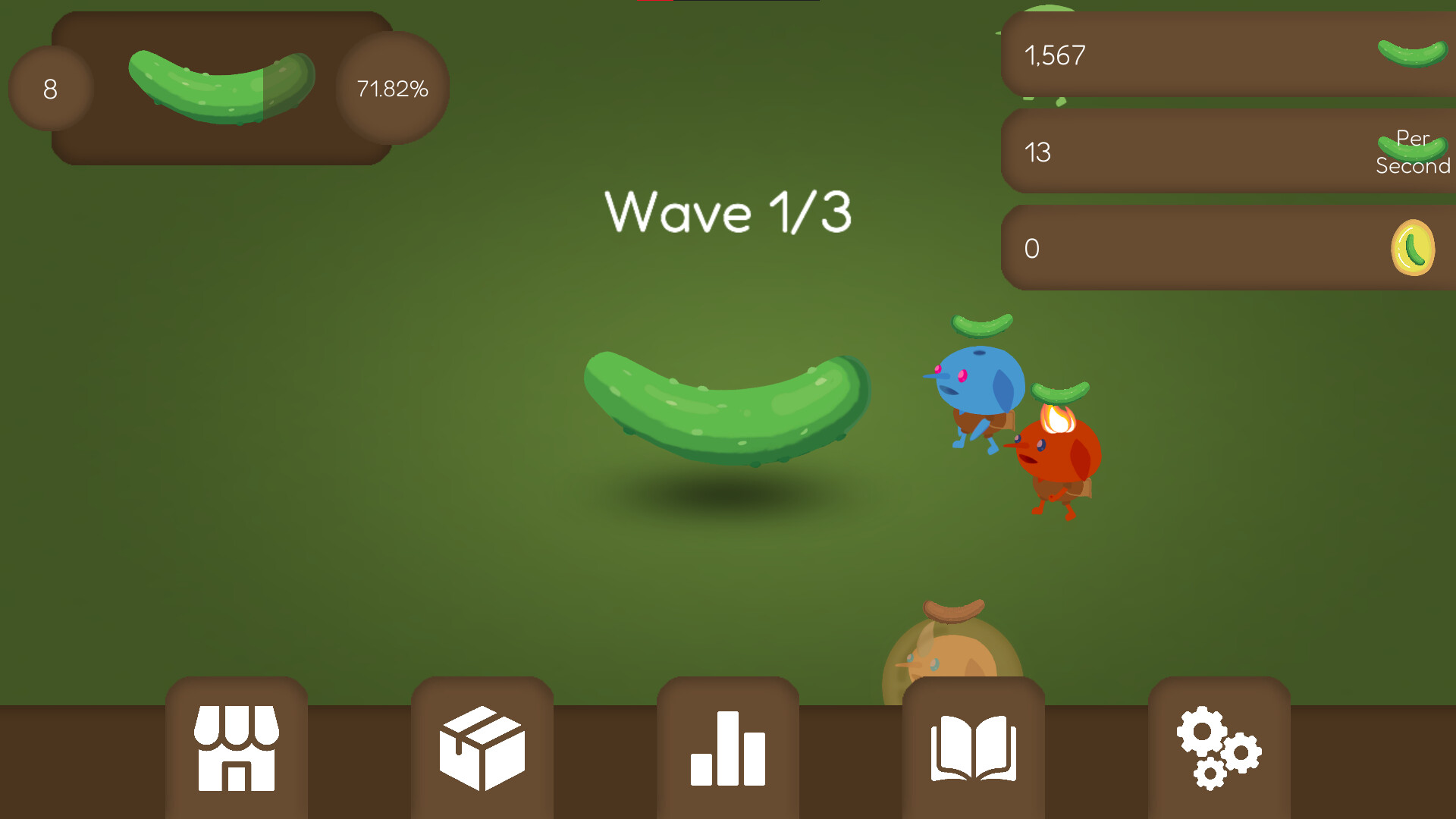Click the 71.82% percentage badge
This screenshot has width=1456, height=819.
pyautogui.click(x=392, y=88)
